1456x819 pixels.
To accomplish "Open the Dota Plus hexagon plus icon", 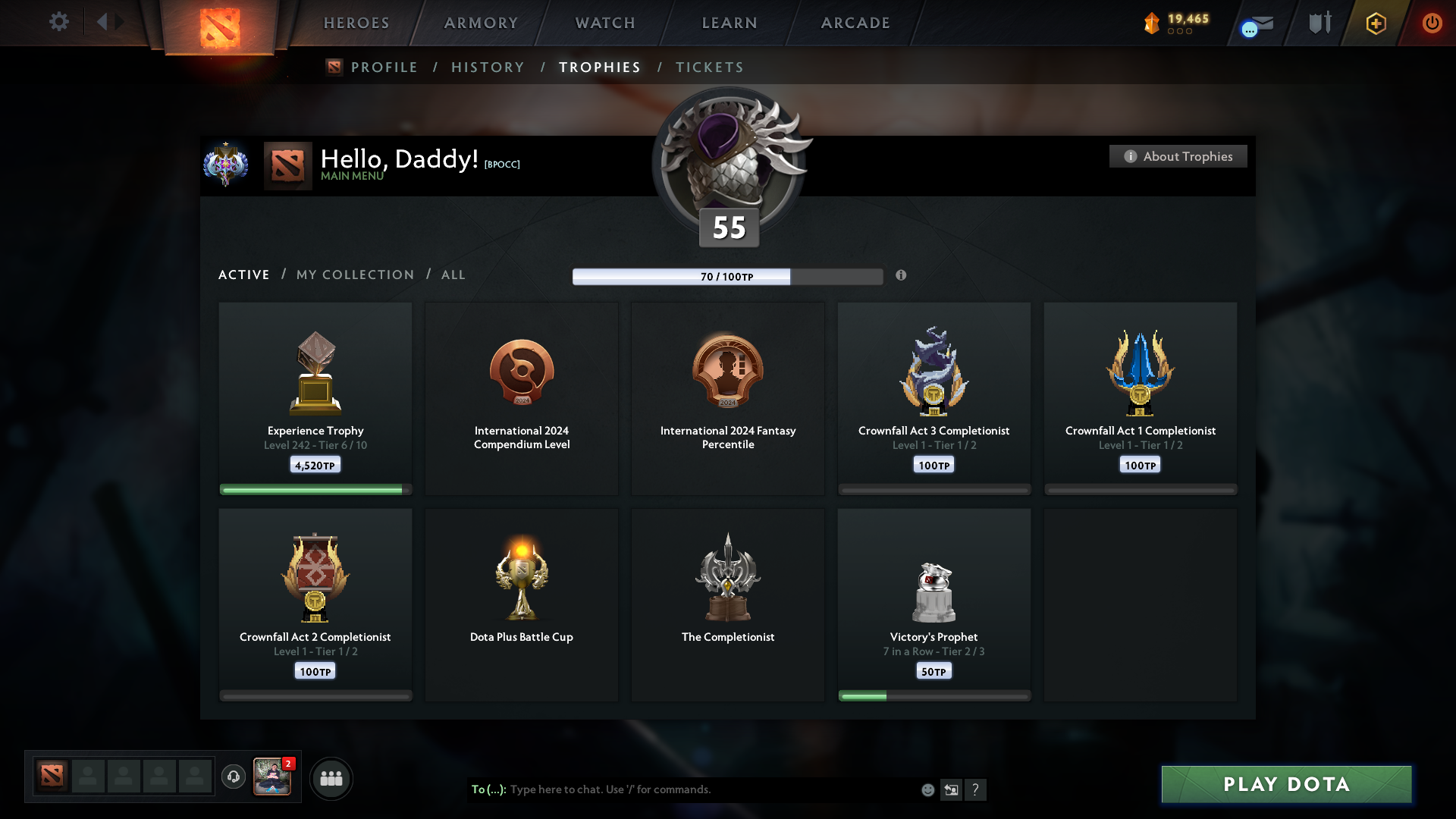I will click(1376, 24).
